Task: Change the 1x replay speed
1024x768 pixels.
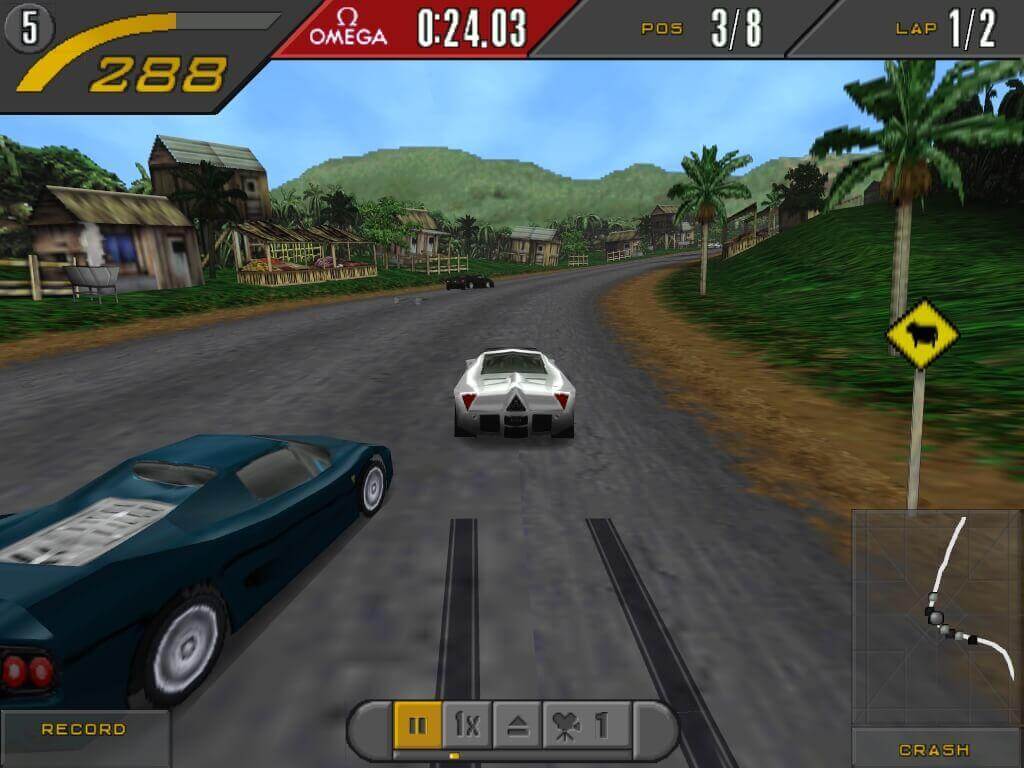Action: (466, 724)
